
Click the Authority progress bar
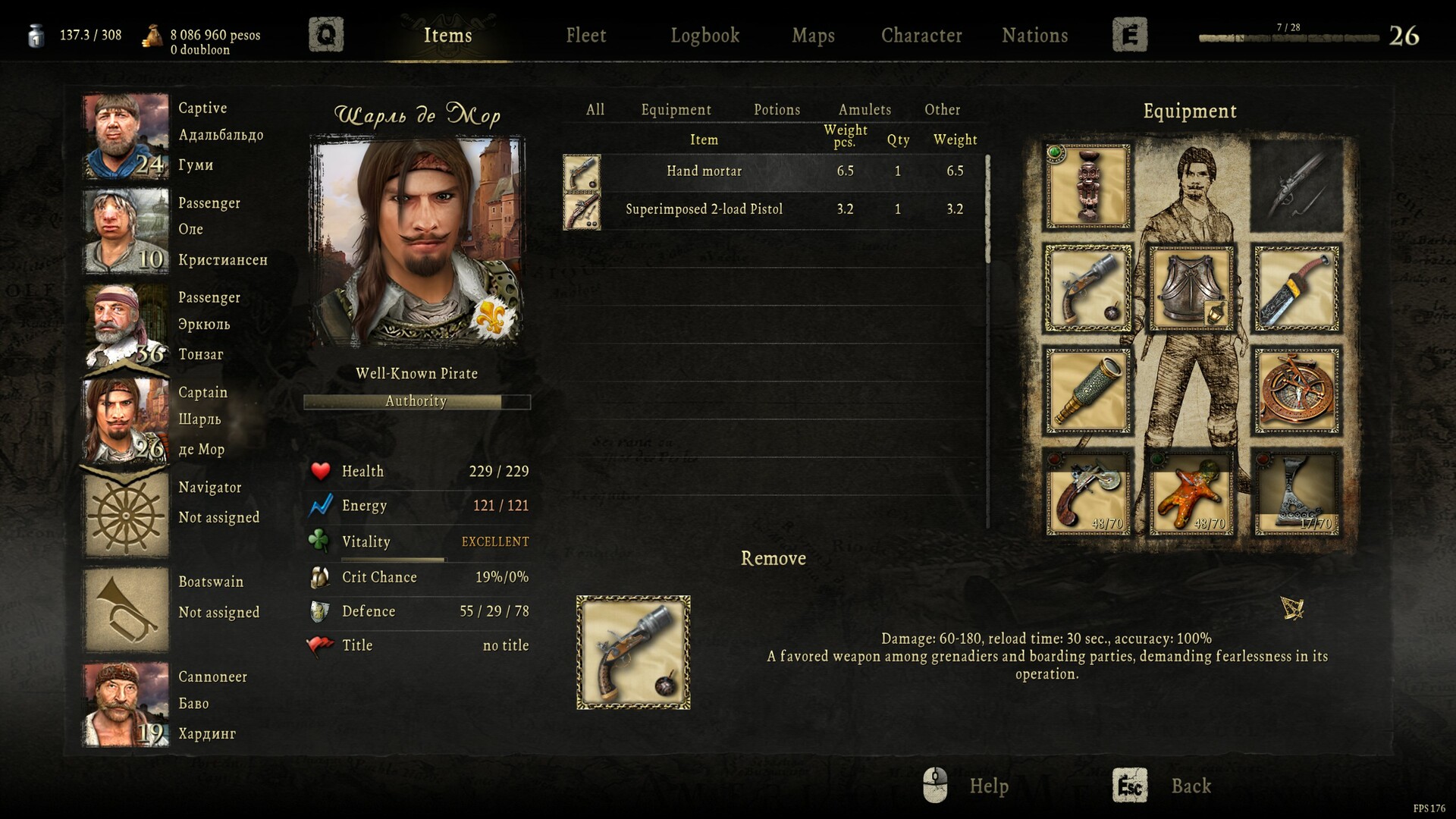(416, 401)
